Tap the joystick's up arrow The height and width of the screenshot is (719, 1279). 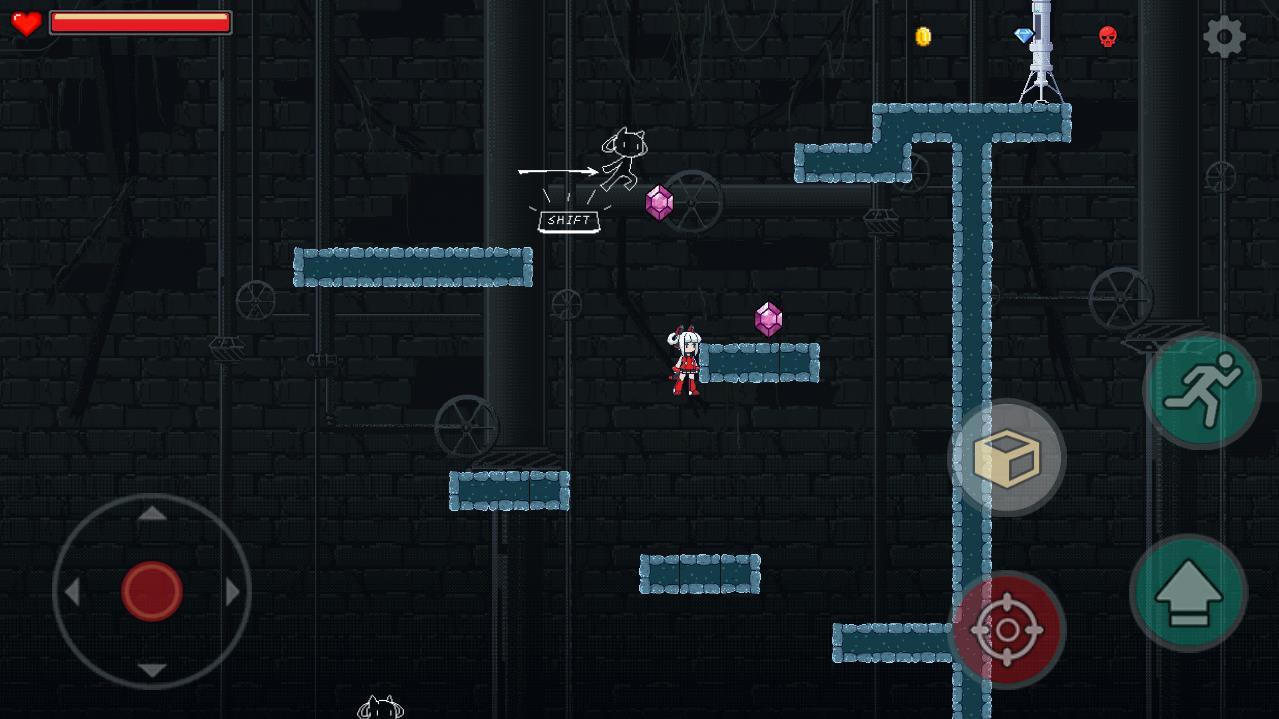(152, 514)
